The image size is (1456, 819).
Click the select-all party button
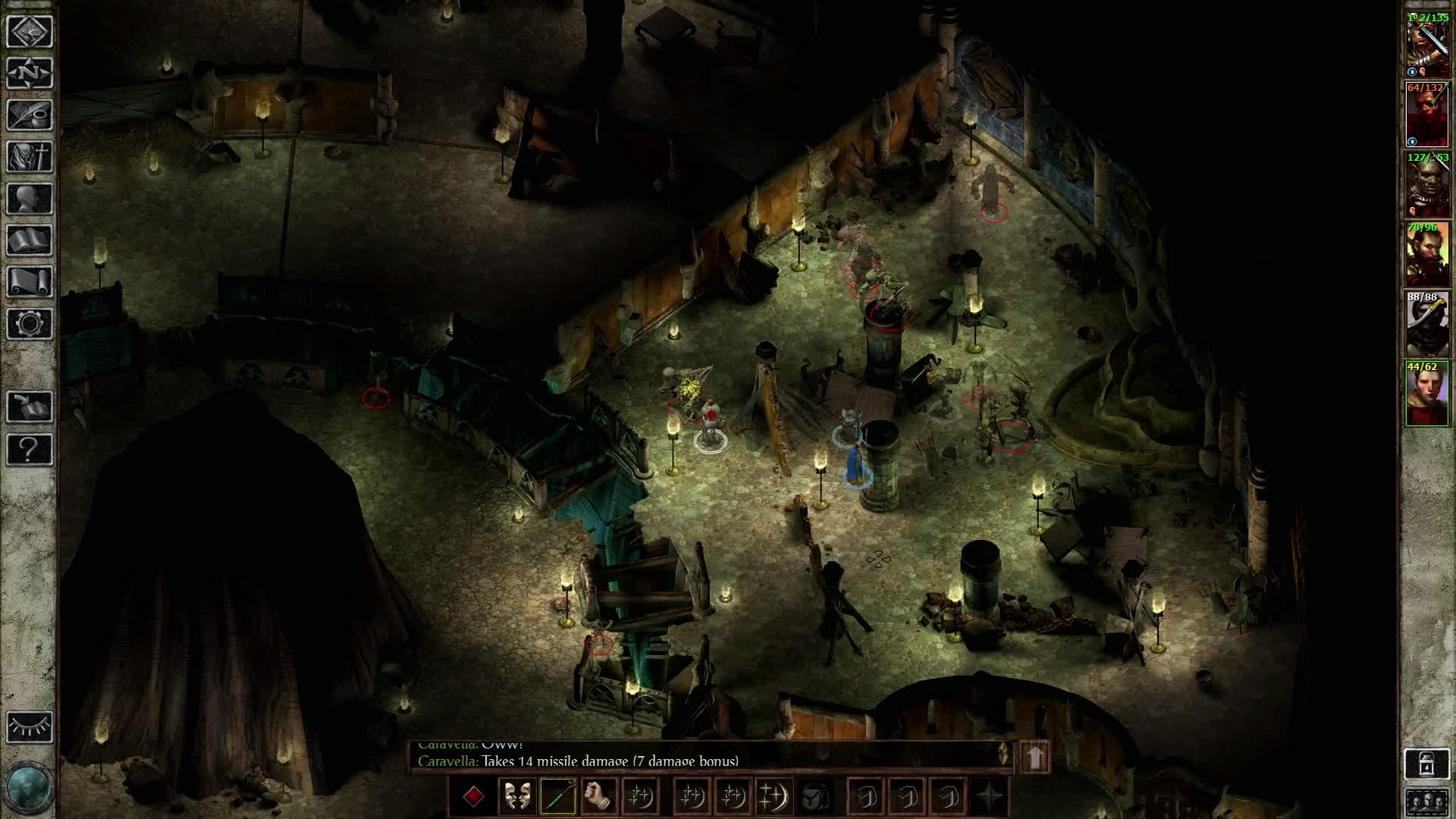point(1426,802)
